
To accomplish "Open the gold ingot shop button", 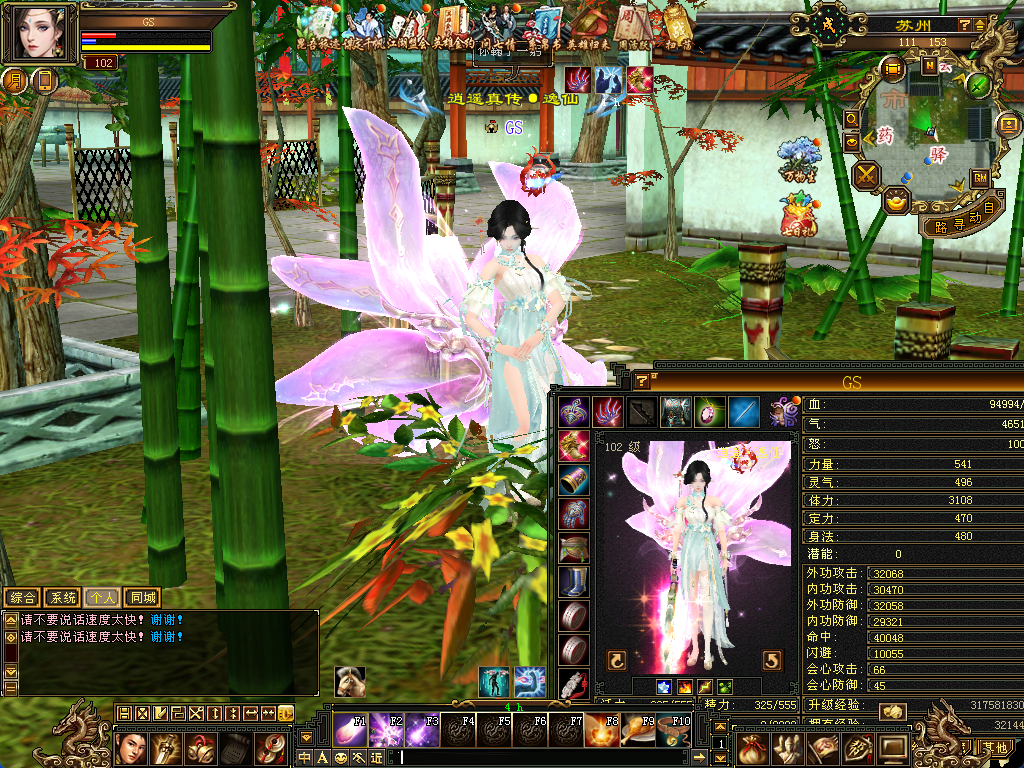I will [896, 200].
